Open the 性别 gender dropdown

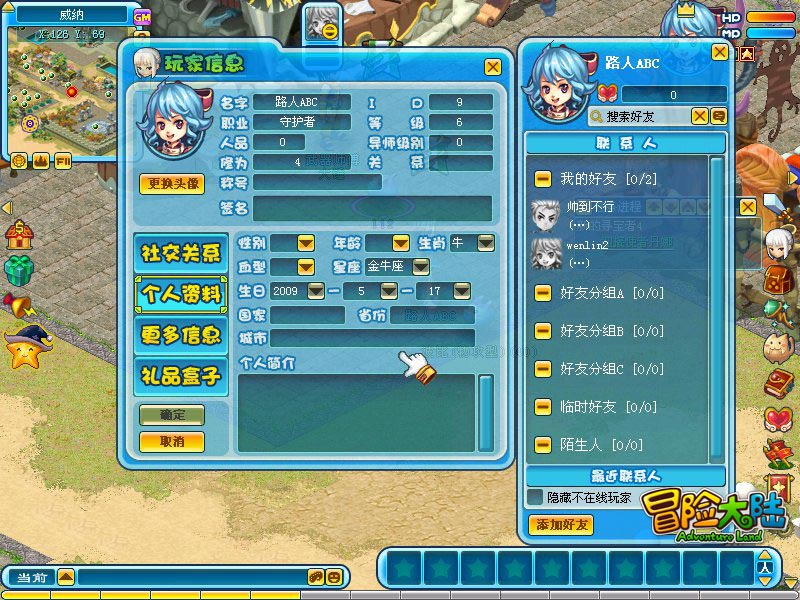305,243
